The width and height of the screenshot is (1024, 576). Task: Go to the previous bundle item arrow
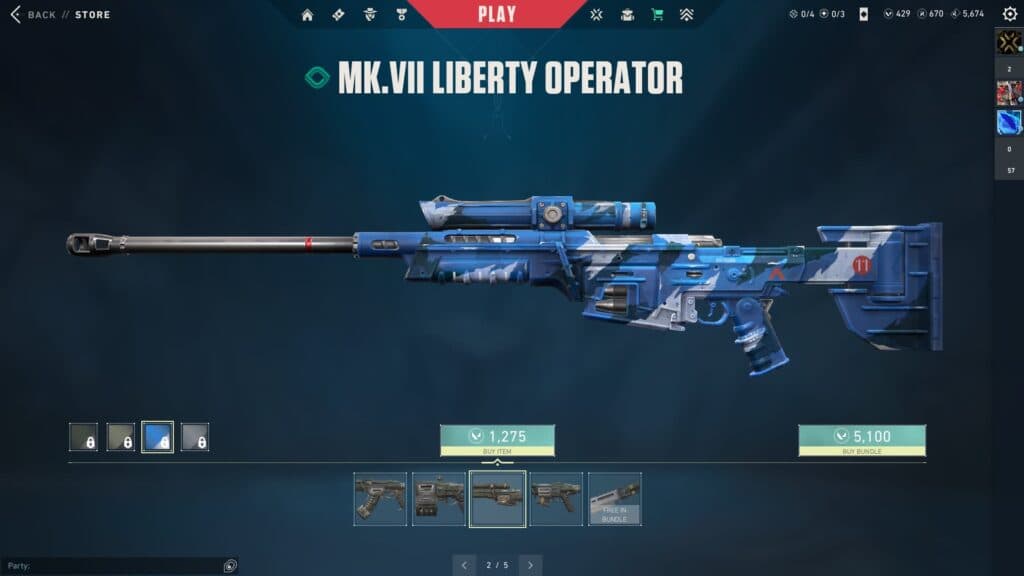pos(464,565)
